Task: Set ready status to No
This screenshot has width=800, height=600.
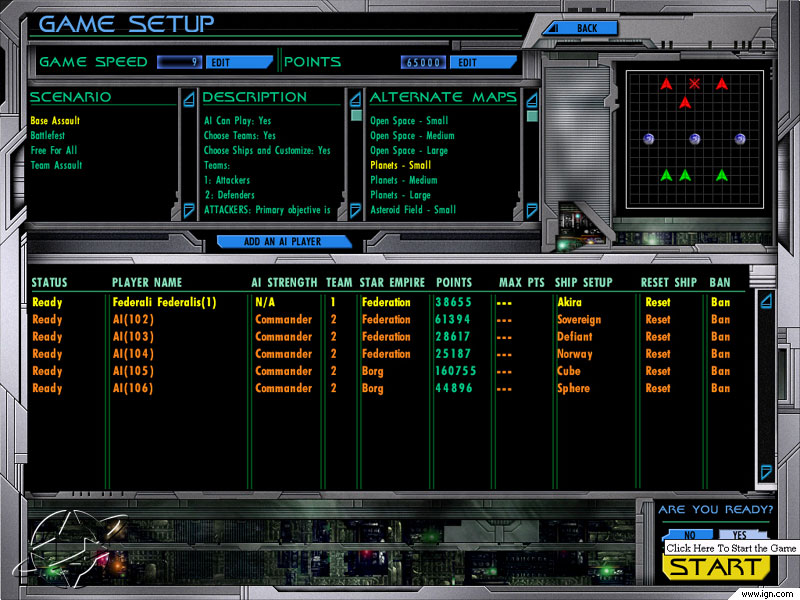Action: 689,535
